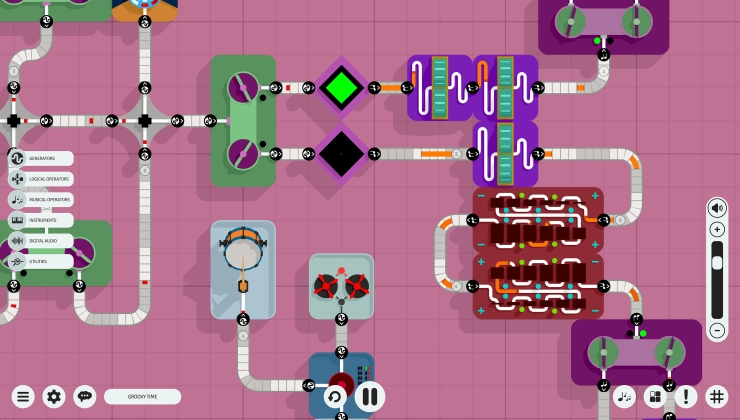Open the Instruments category
Screen dimensions: 740x420
pyautogui.click(x=41, y=220)
